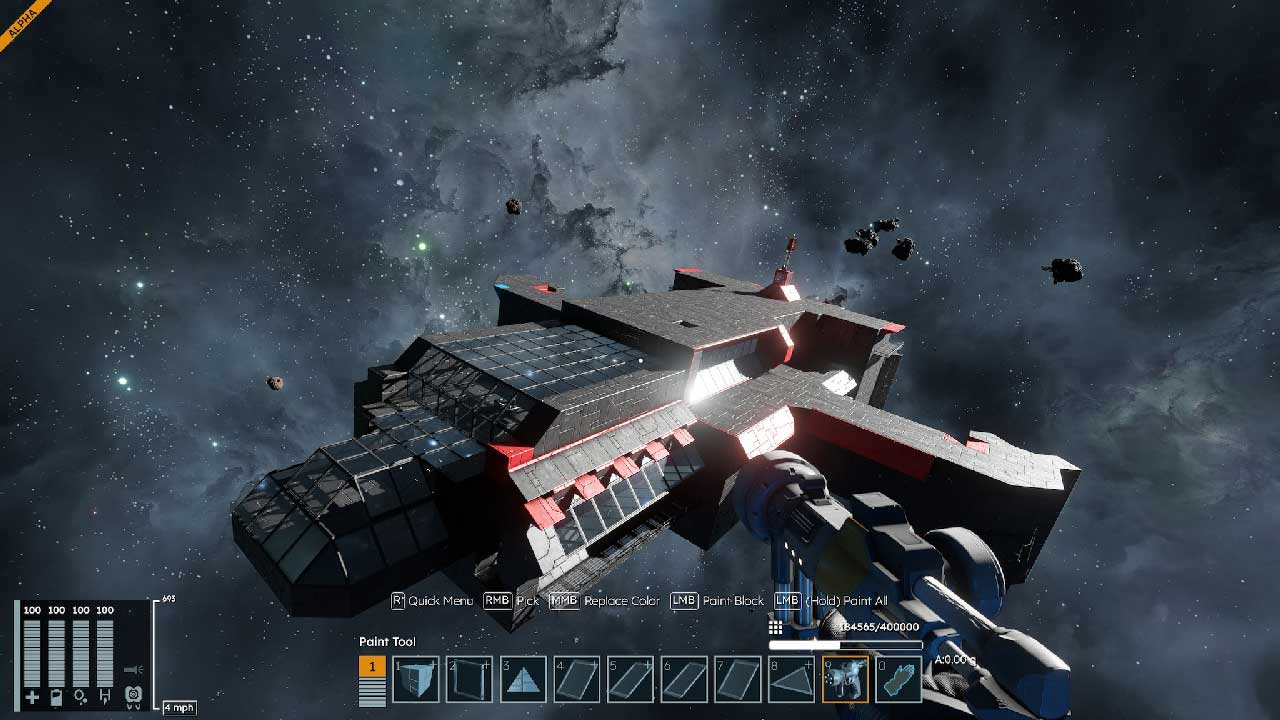Choose the glass panel in slot 6
Viewport: 1280px width, 720px height.
tap(685, 680)
